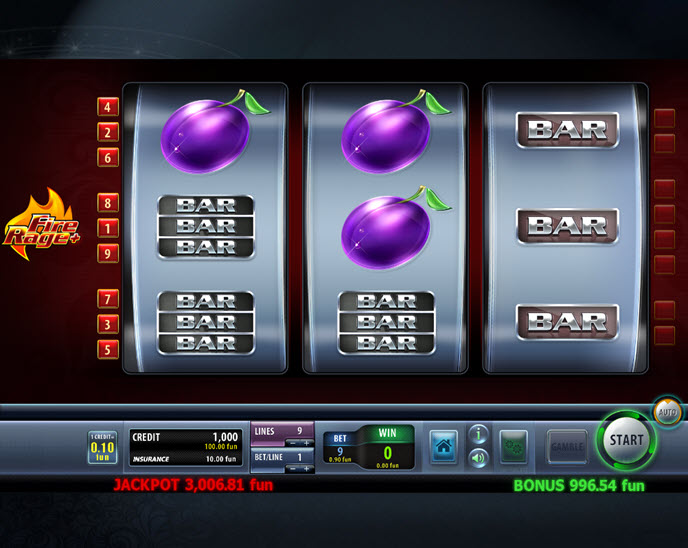The image size is (688, 548).
Task: Select payline number 4
Action: coord(107,107)
